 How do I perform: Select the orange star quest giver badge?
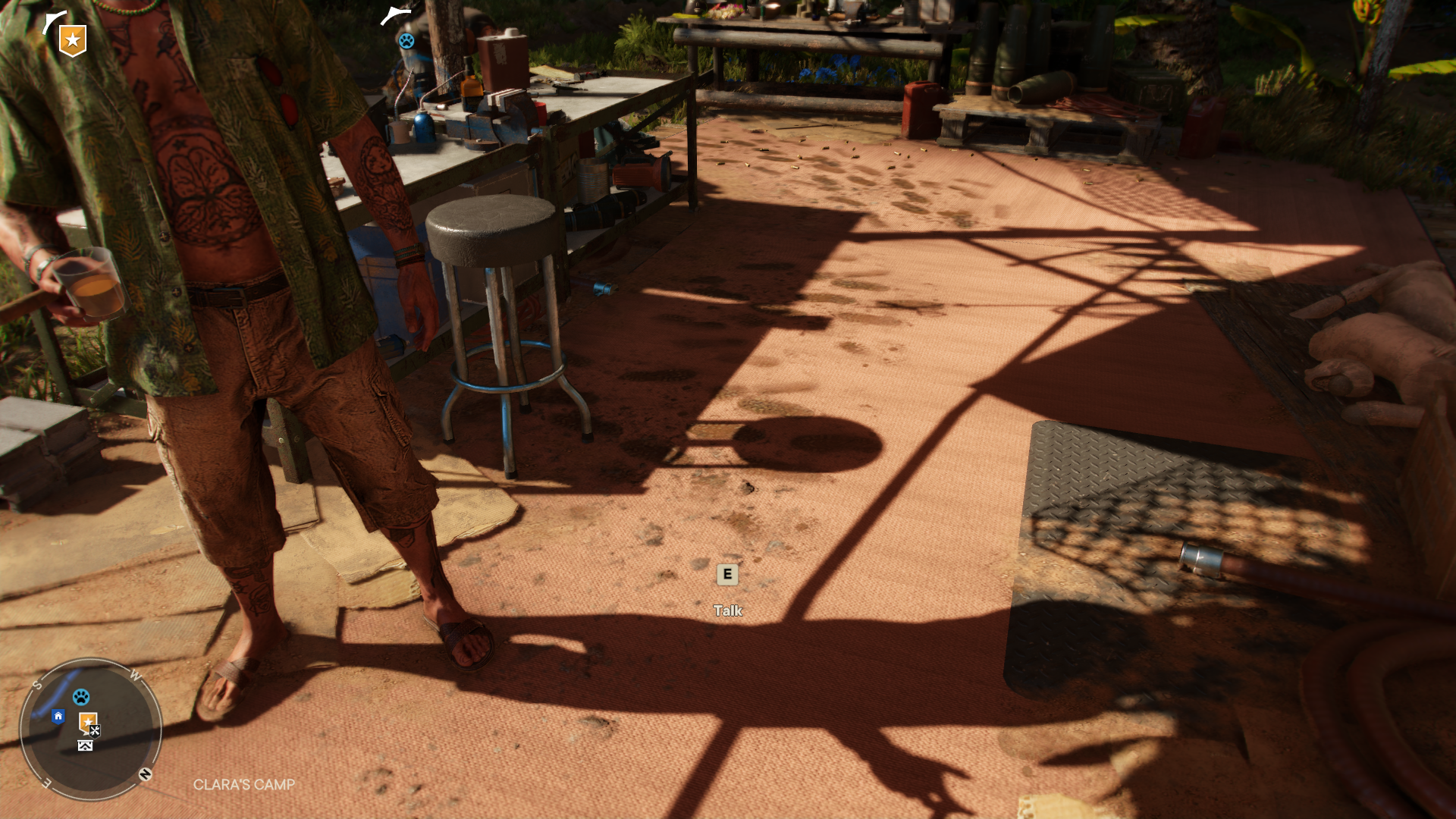click(x=73, y=40)
